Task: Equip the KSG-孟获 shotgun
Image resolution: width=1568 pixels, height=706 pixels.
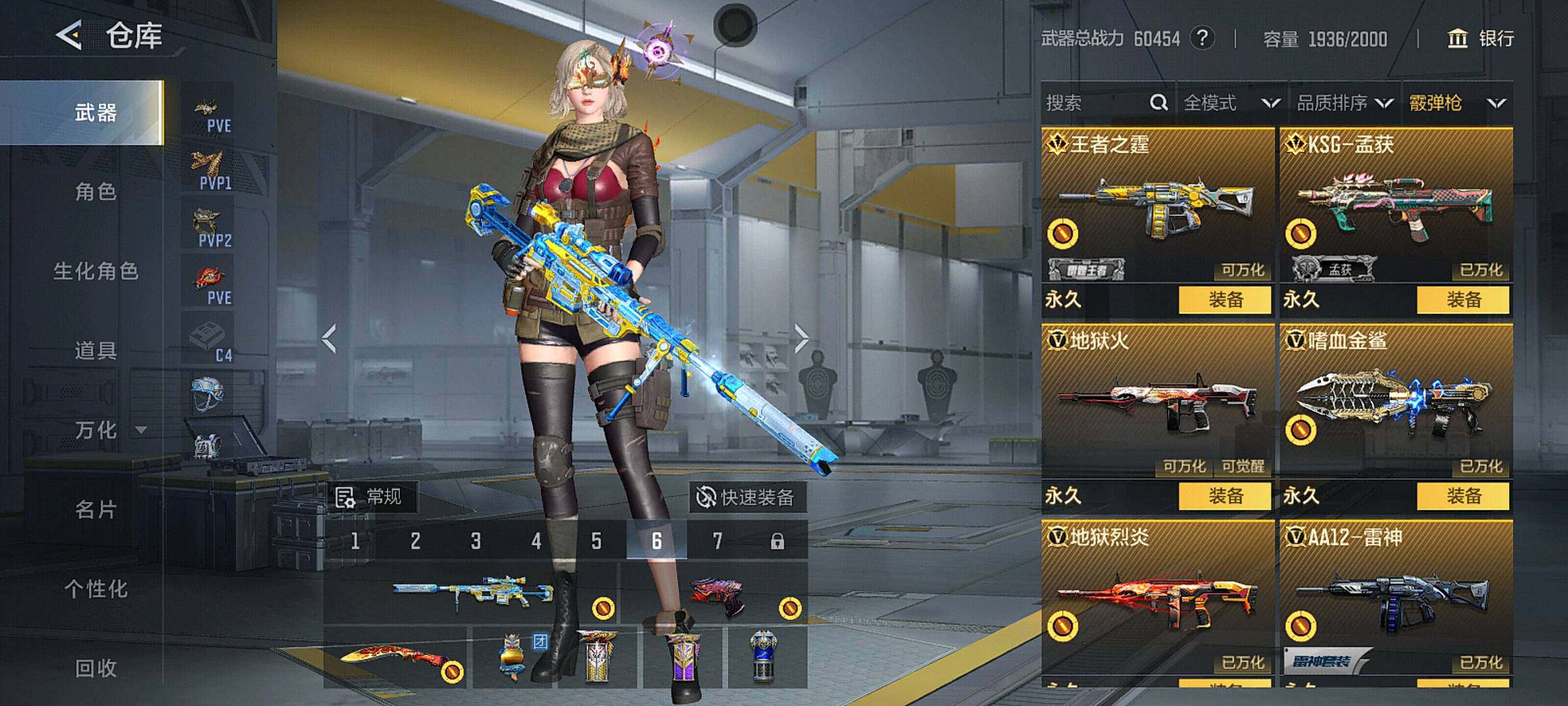Action: pos(1463,300)
